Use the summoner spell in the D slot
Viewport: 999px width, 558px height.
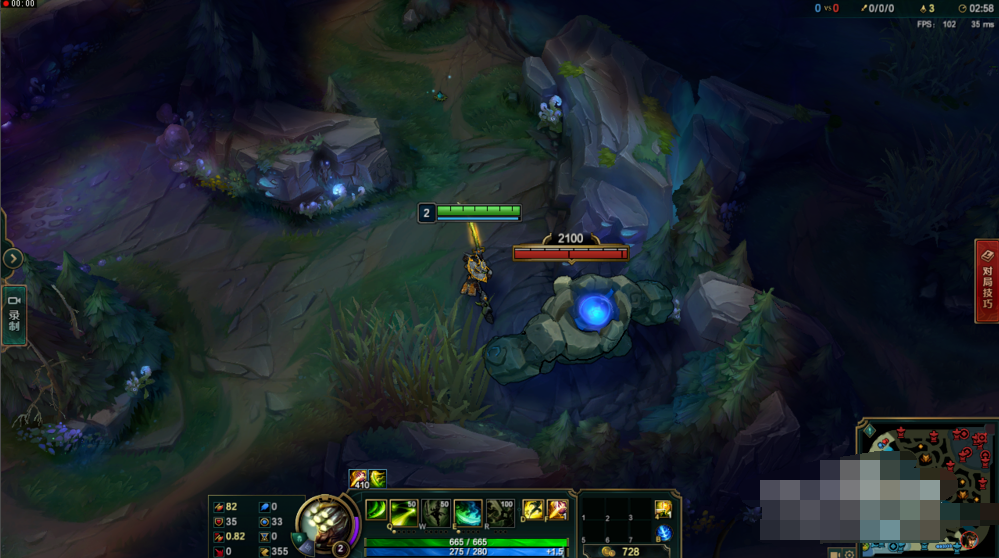[533, 511]
